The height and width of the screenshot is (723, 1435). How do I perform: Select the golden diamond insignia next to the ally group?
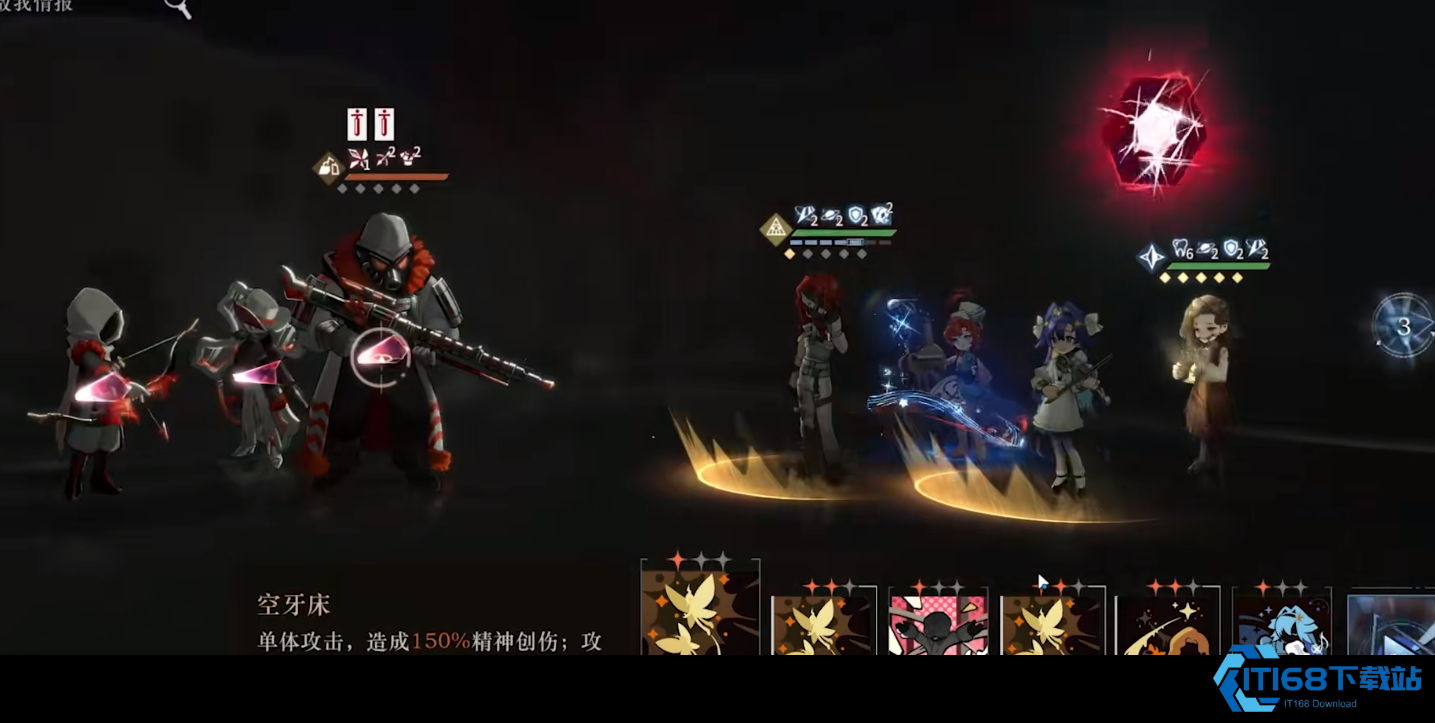(x=777, y=230)
